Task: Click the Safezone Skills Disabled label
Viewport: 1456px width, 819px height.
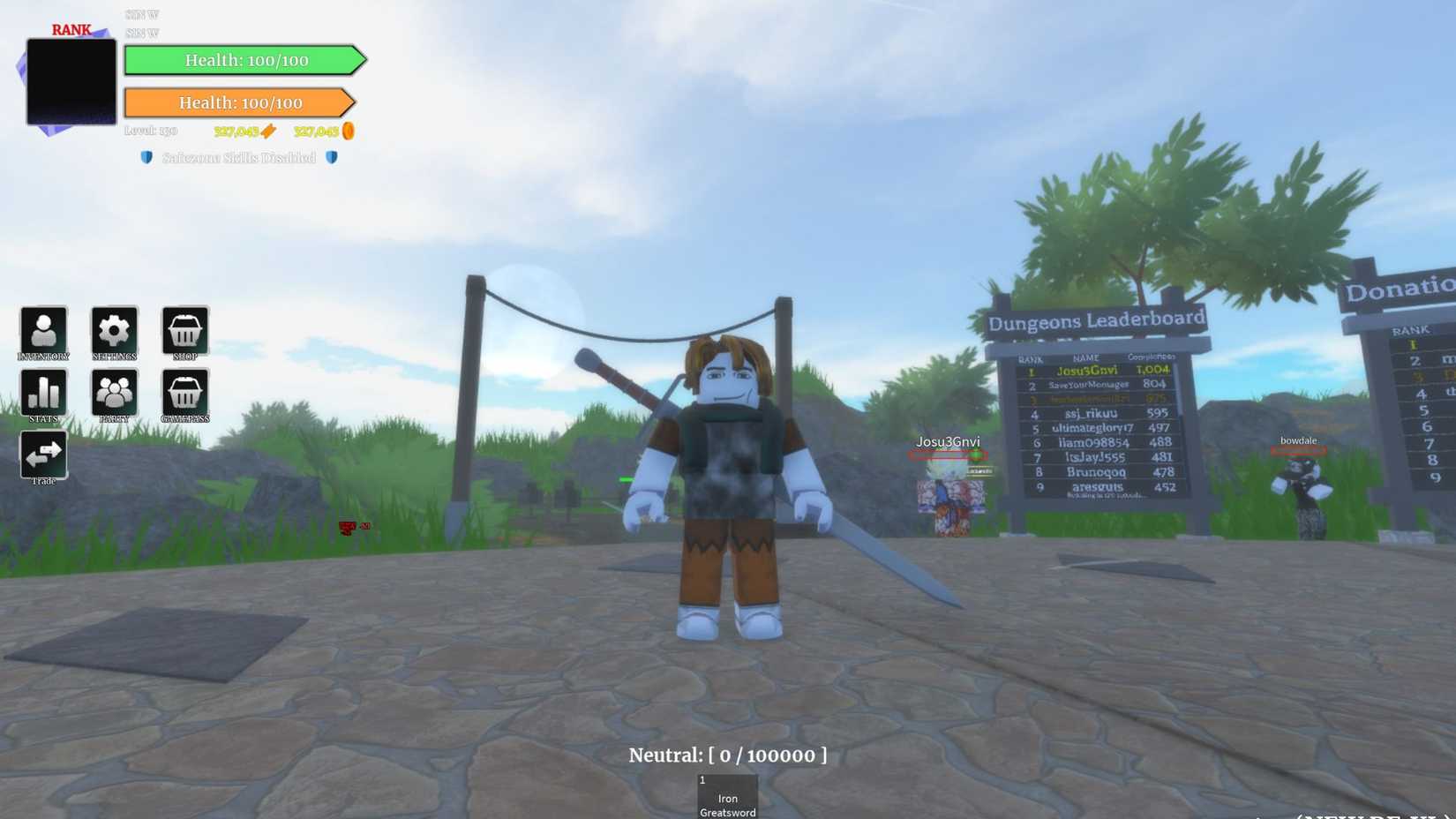Action: [239, 158]
